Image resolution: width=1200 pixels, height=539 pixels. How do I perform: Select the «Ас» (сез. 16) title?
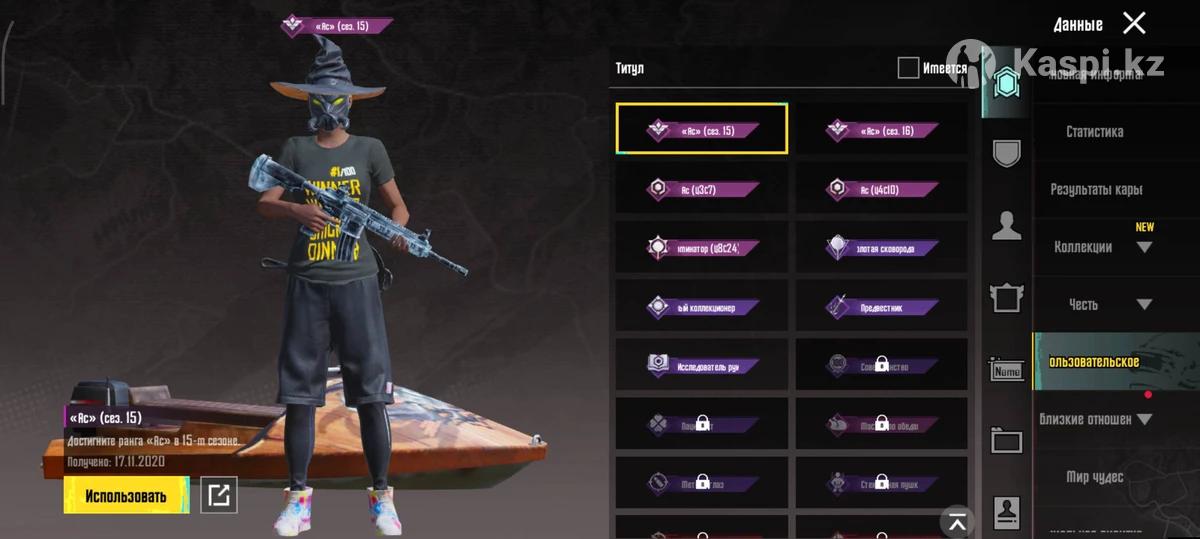pyautogui.click(x=882, y=130)
